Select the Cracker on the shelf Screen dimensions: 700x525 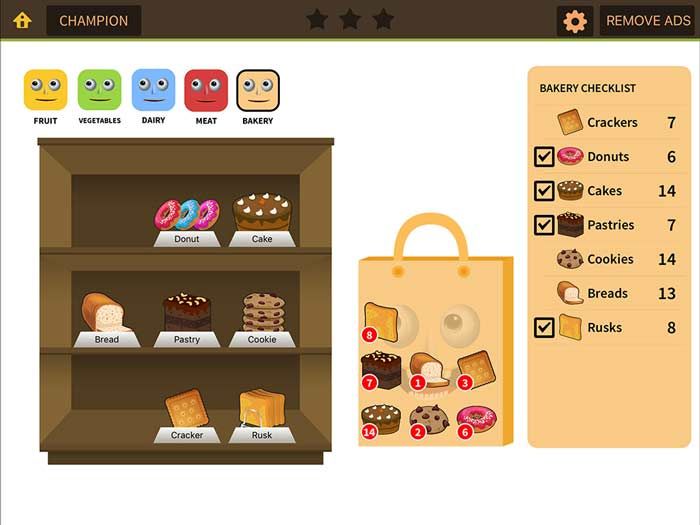coord(186,409)
